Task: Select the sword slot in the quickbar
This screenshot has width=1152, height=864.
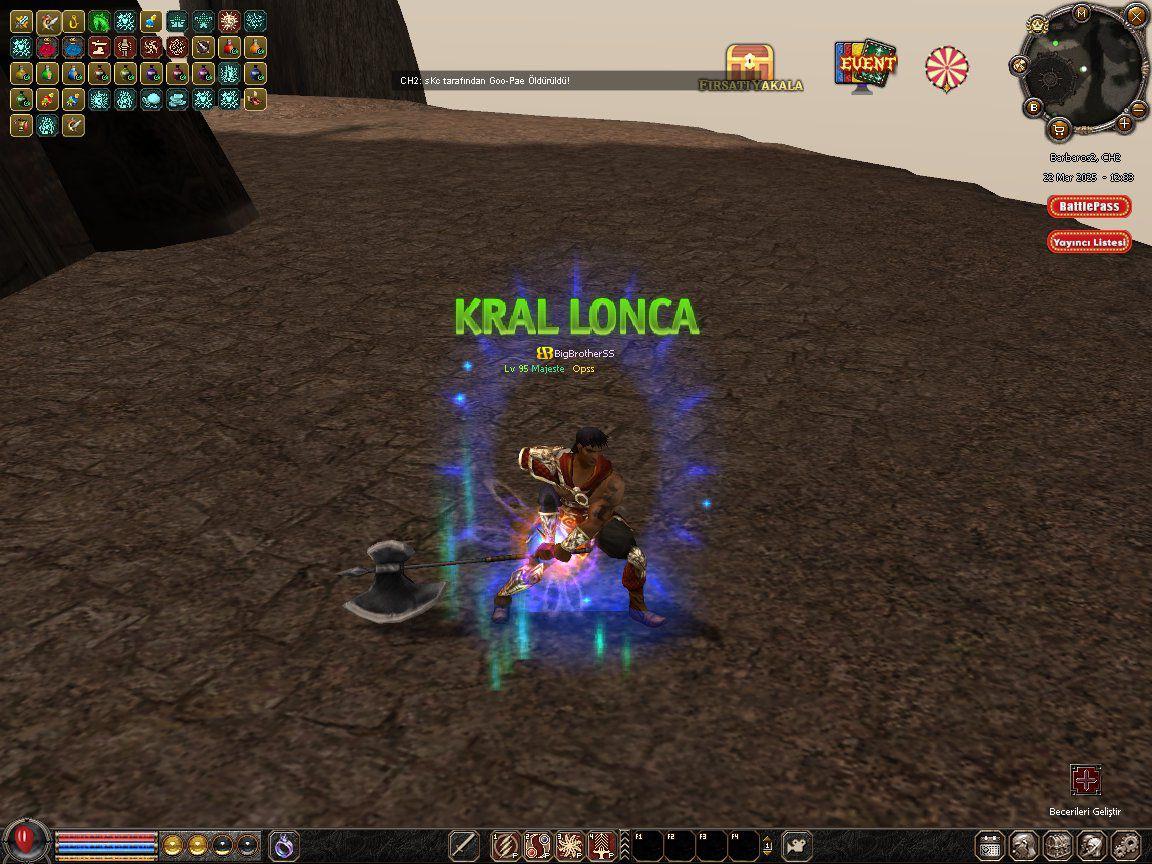Action: (x=463, y=845)
